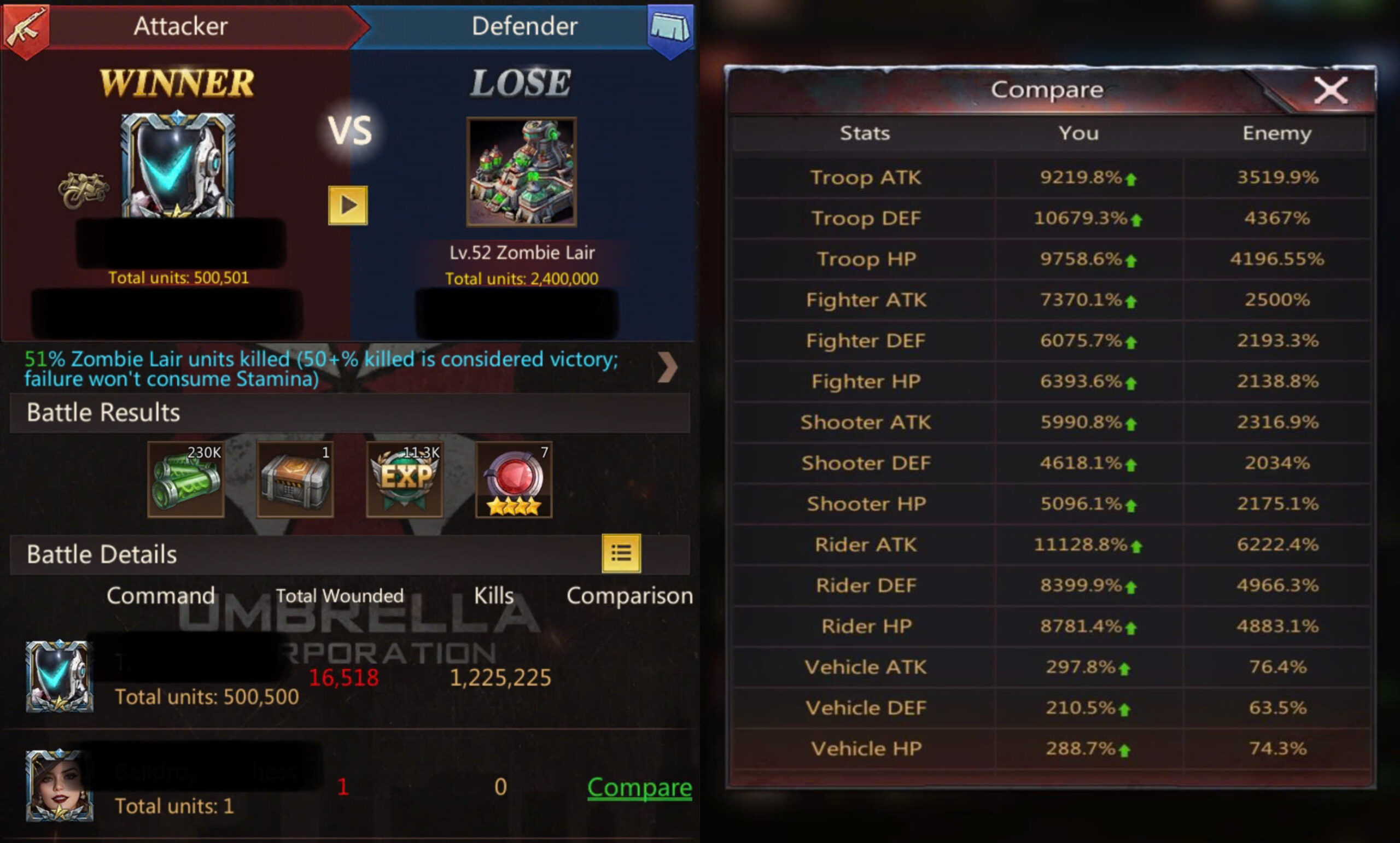Select the female commander portrait
The height and width of the screenshot is (843, 1400).
click(x=59, y=786)
